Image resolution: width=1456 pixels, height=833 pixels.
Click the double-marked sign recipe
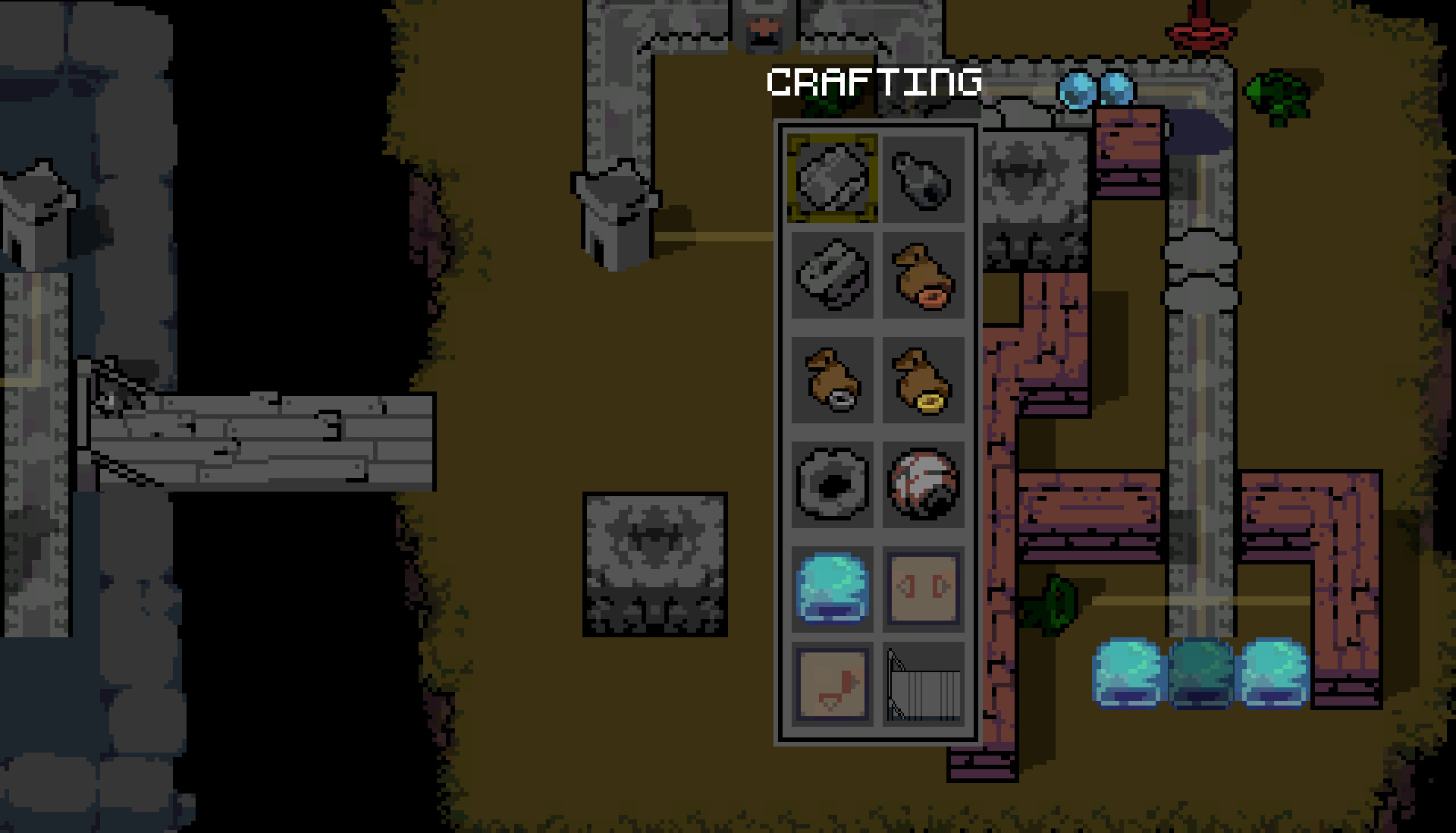924,588
